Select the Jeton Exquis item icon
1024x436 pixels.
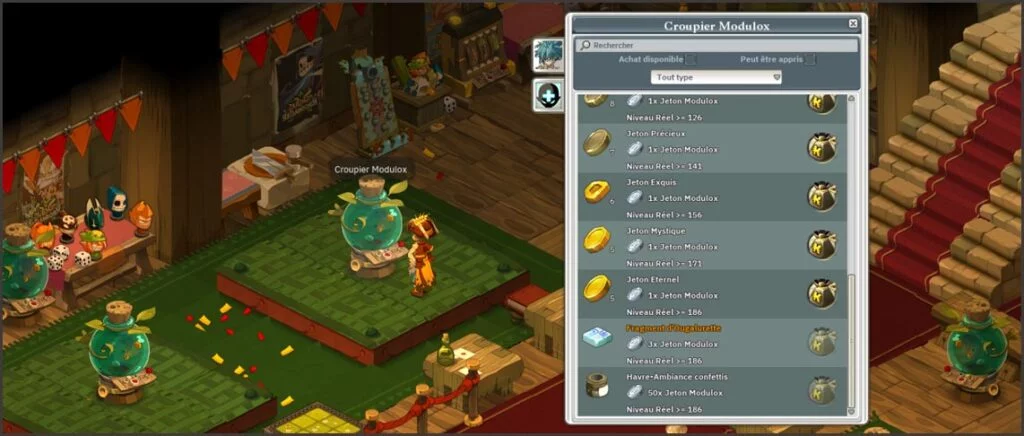pyautogui.click(x=597, y=191)
